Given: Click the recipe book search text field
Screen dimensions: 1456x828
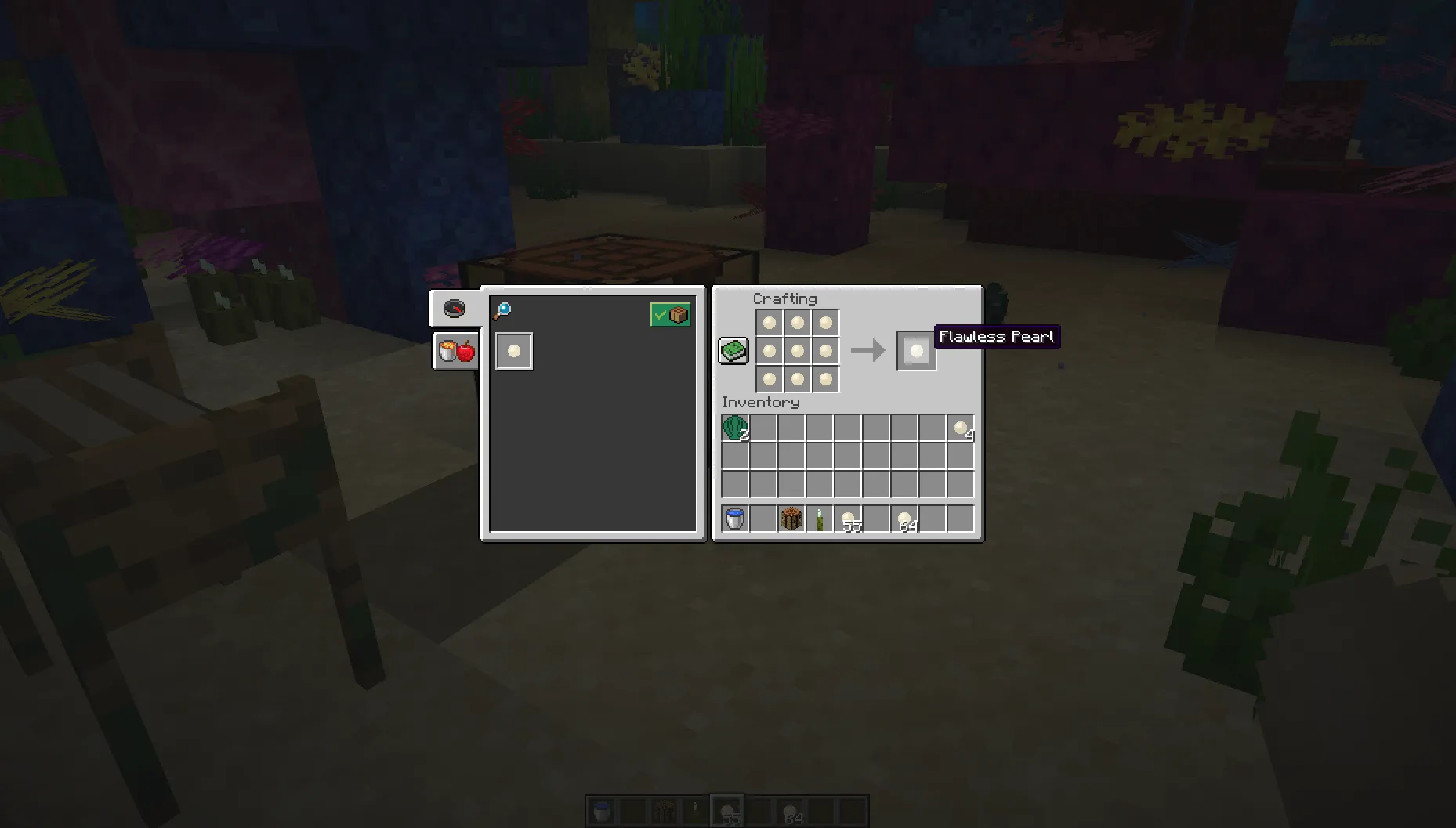Looking at the screenshot, I should pos(572,310).
